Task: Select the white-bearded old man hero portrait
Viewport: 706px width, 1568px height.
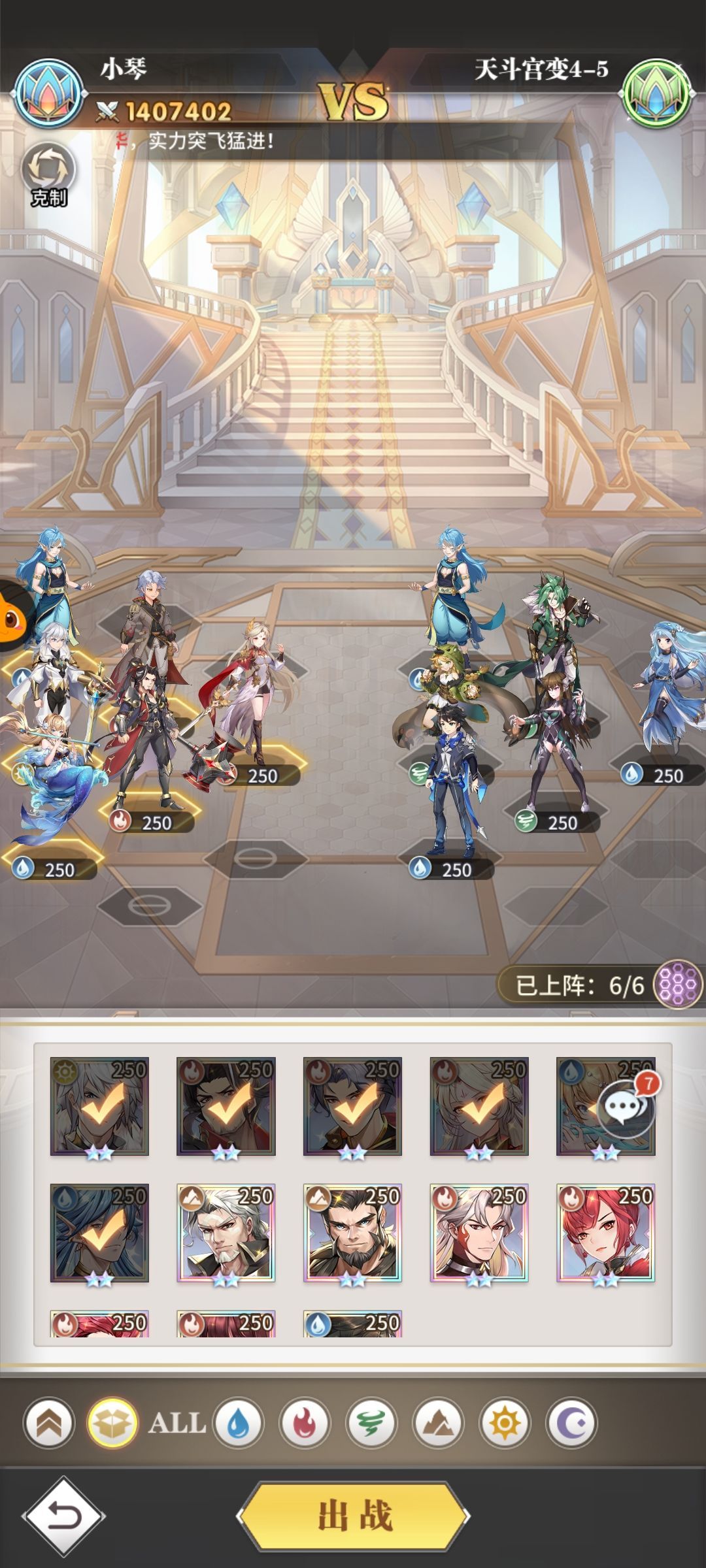Action: (x=226, y=1232)
